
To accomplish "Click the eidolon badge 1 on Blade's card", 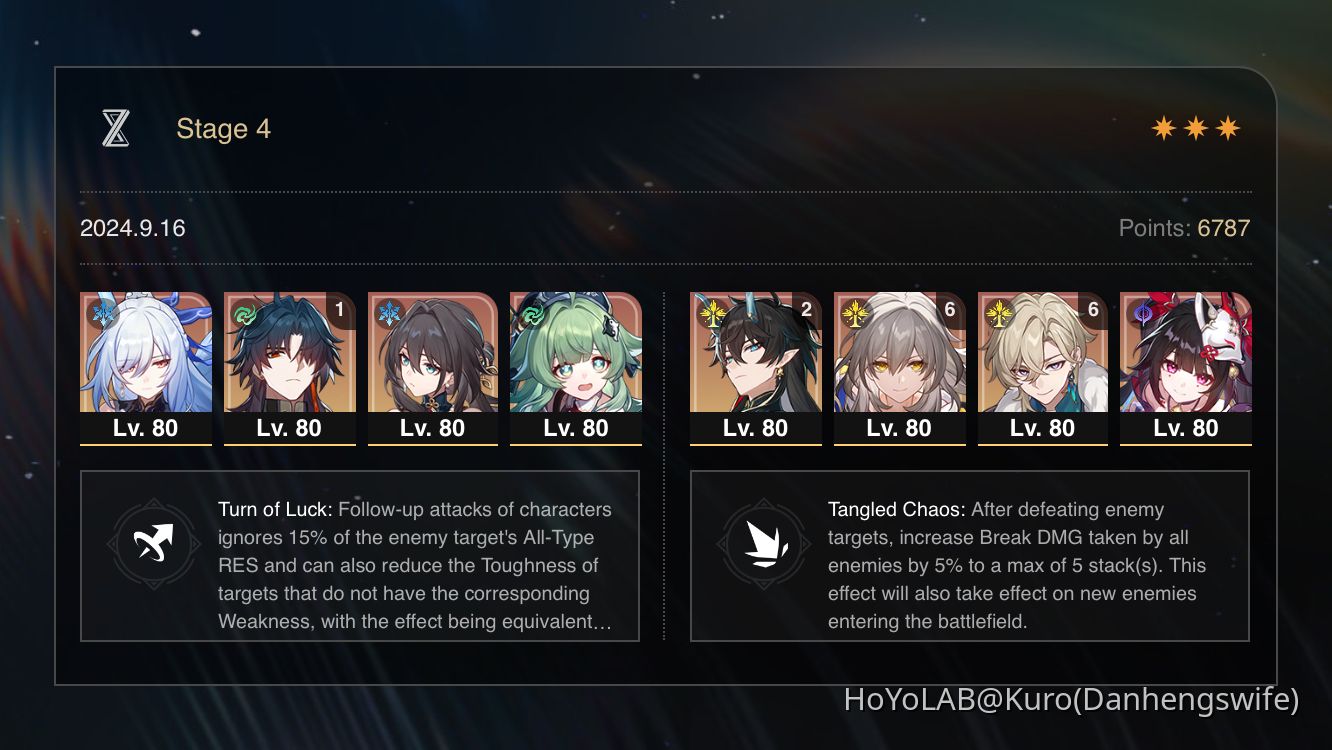I will click(339, 310).
